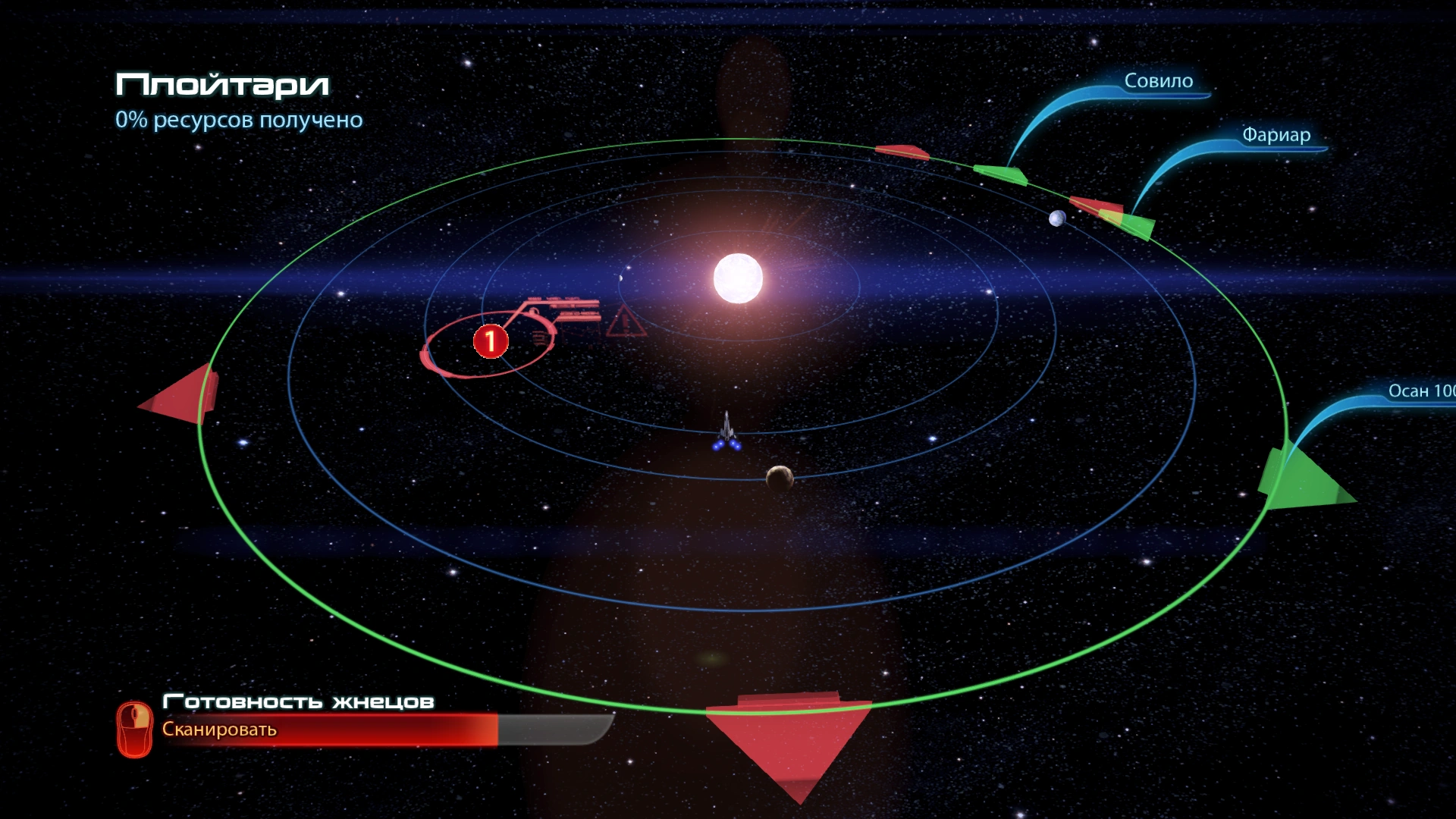Select the Совило system label
This screenshot has height=819, width=1456.
click(x=1158, y=81)
